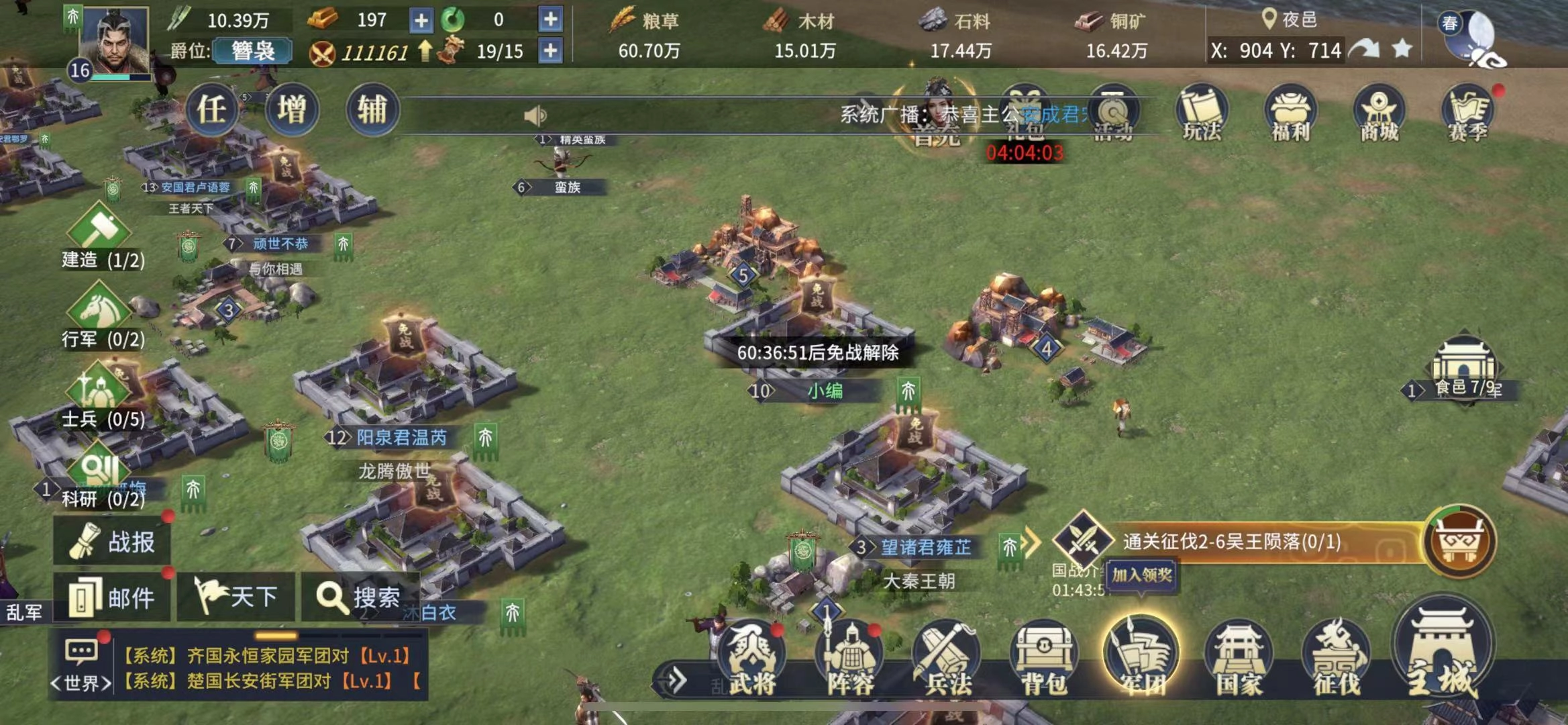Open the 福利 welfare rewards
The height and width of the screenshot is (725, 1568).
[x=1290, y=113]
